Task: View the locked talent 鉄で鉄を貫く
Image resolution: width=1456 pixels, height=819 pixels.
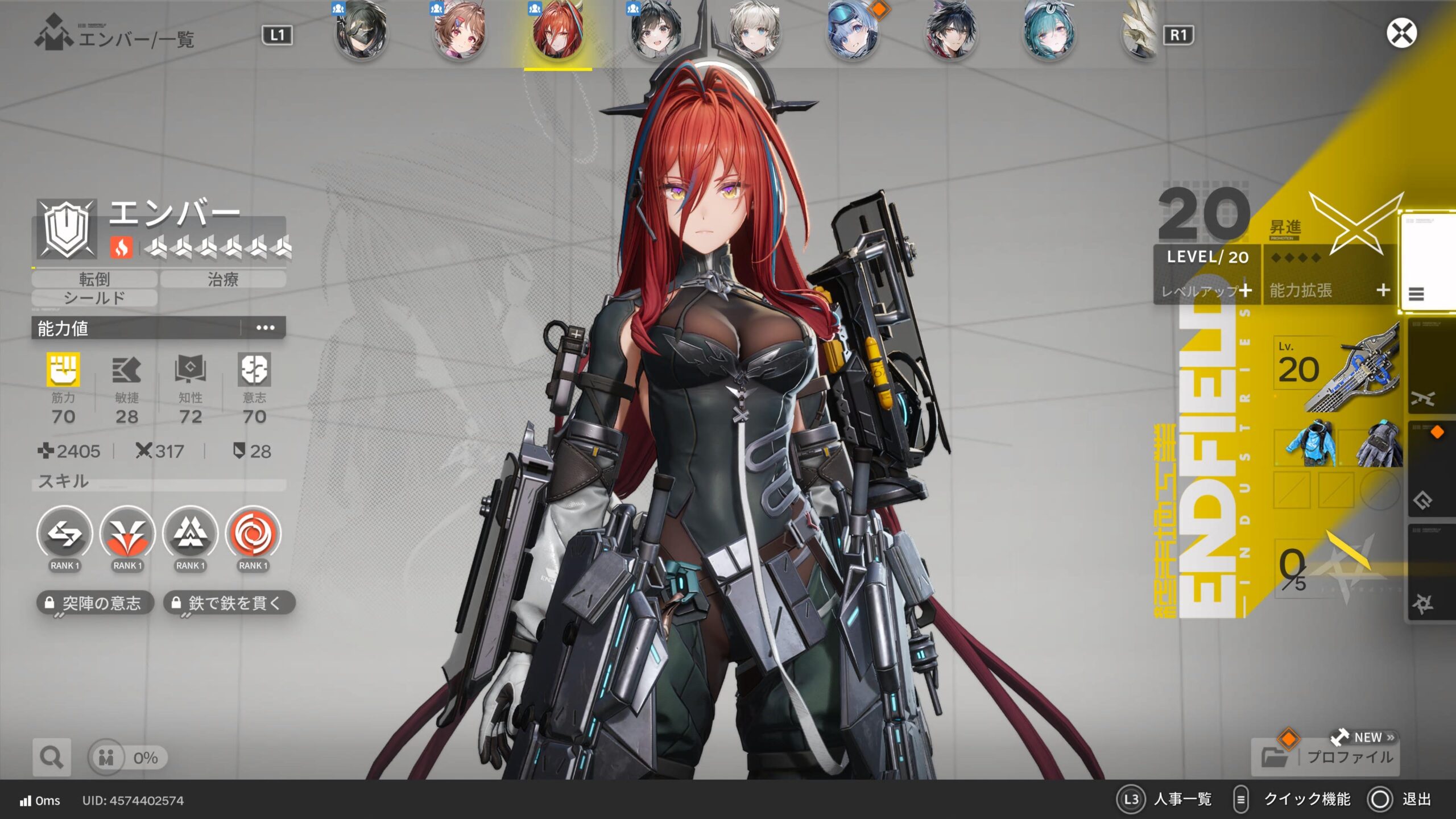Action: [229, 603]
